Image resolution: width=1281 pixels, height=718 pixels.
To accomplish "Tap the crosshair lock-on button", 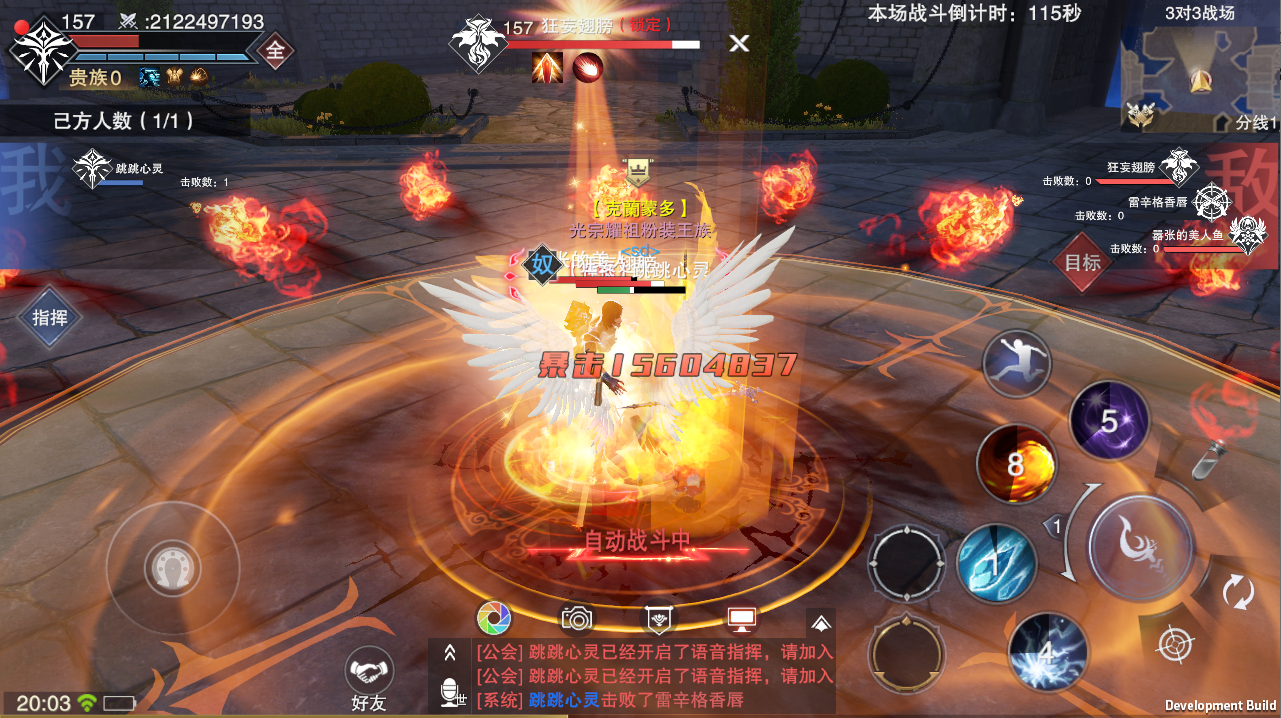I will click(x=1172, y=642).
